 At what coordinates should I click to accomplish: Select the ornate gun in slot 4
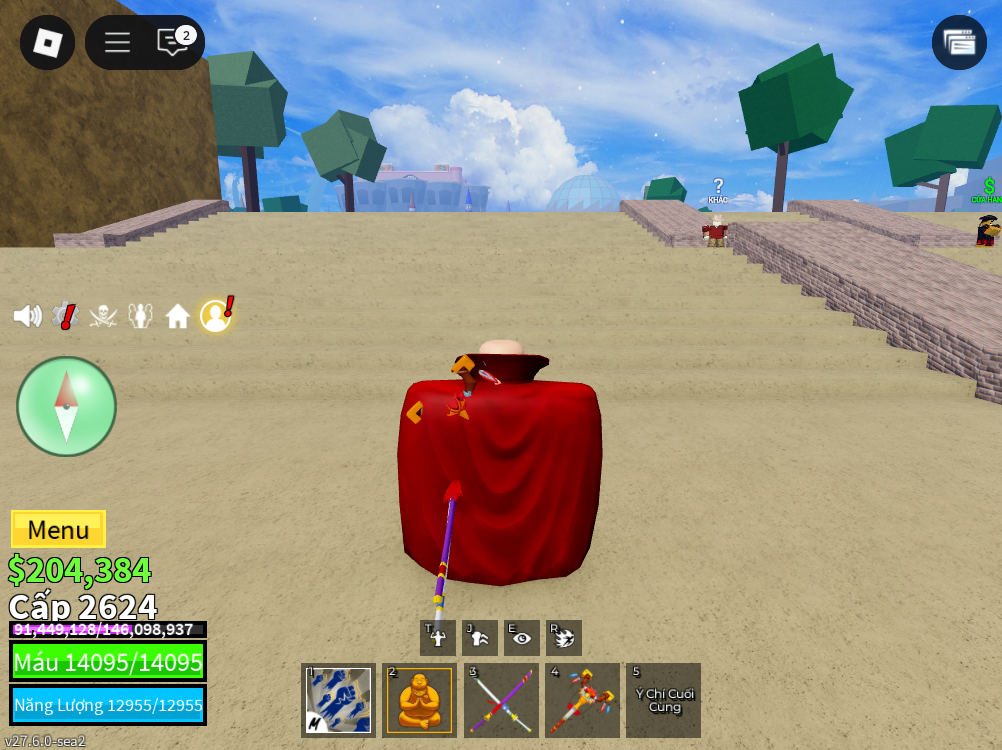tap(582, 700)
